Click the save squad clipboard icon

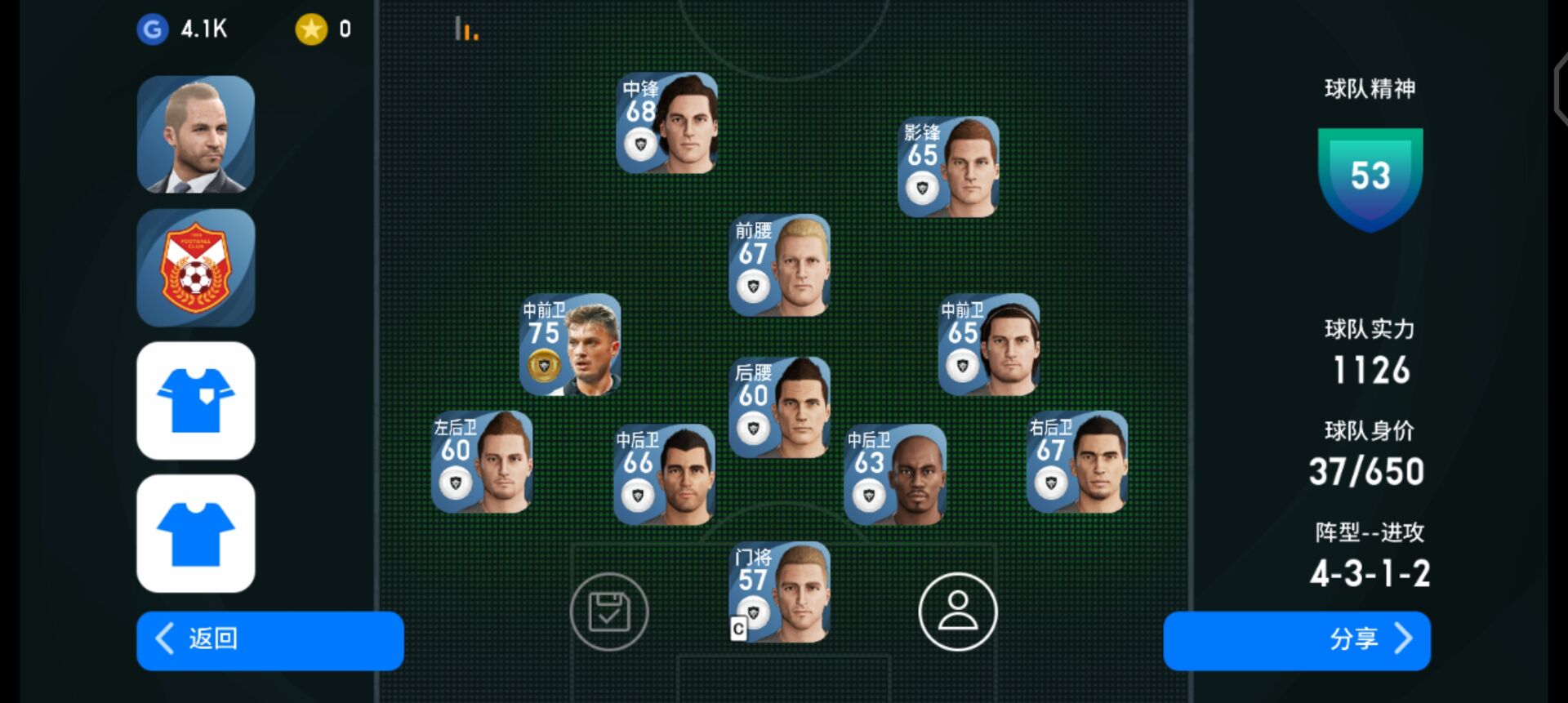click(x=609, y=612)
